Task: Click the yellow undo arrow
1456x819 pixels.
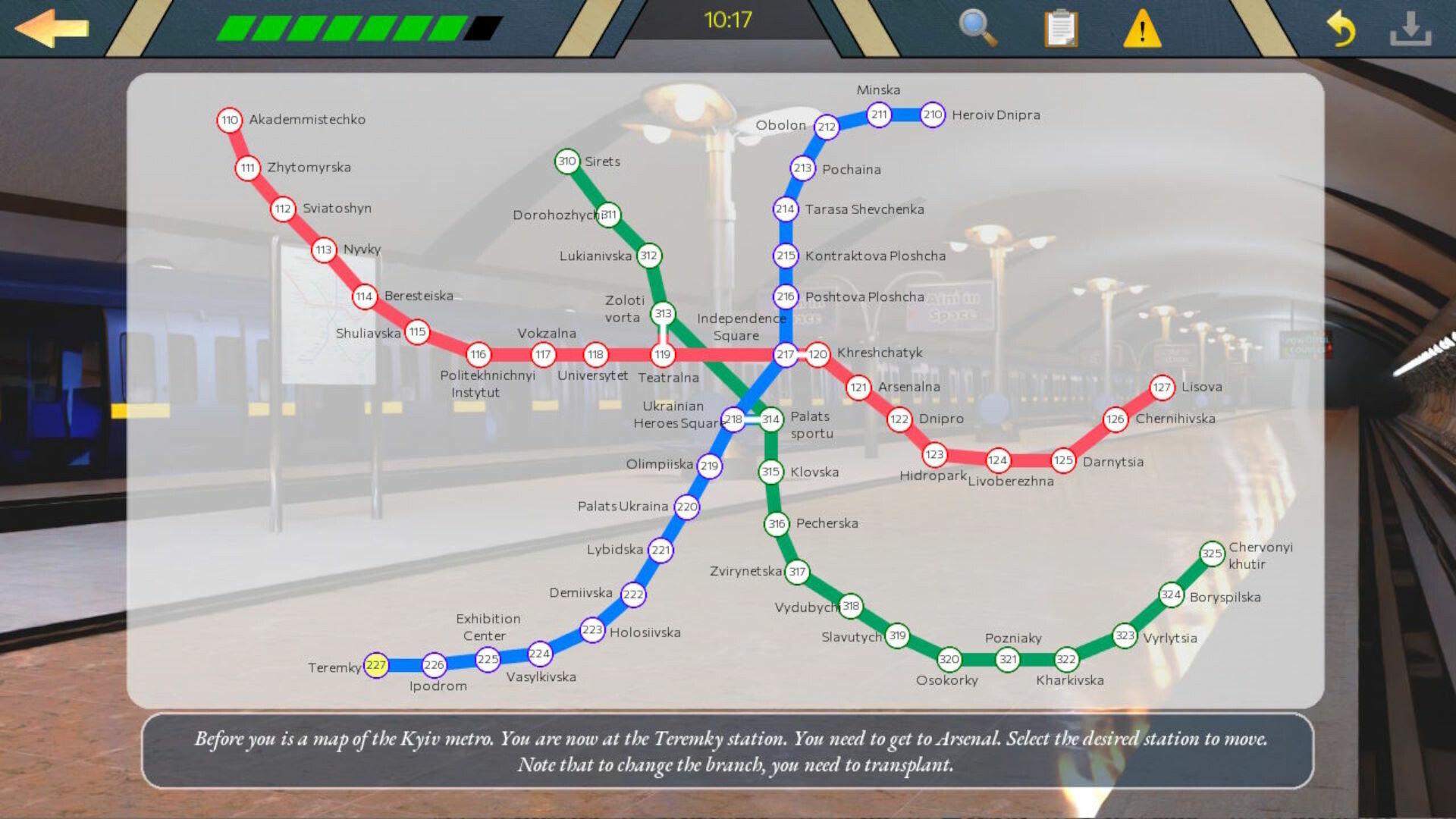Action: [x=1342, y=29]
